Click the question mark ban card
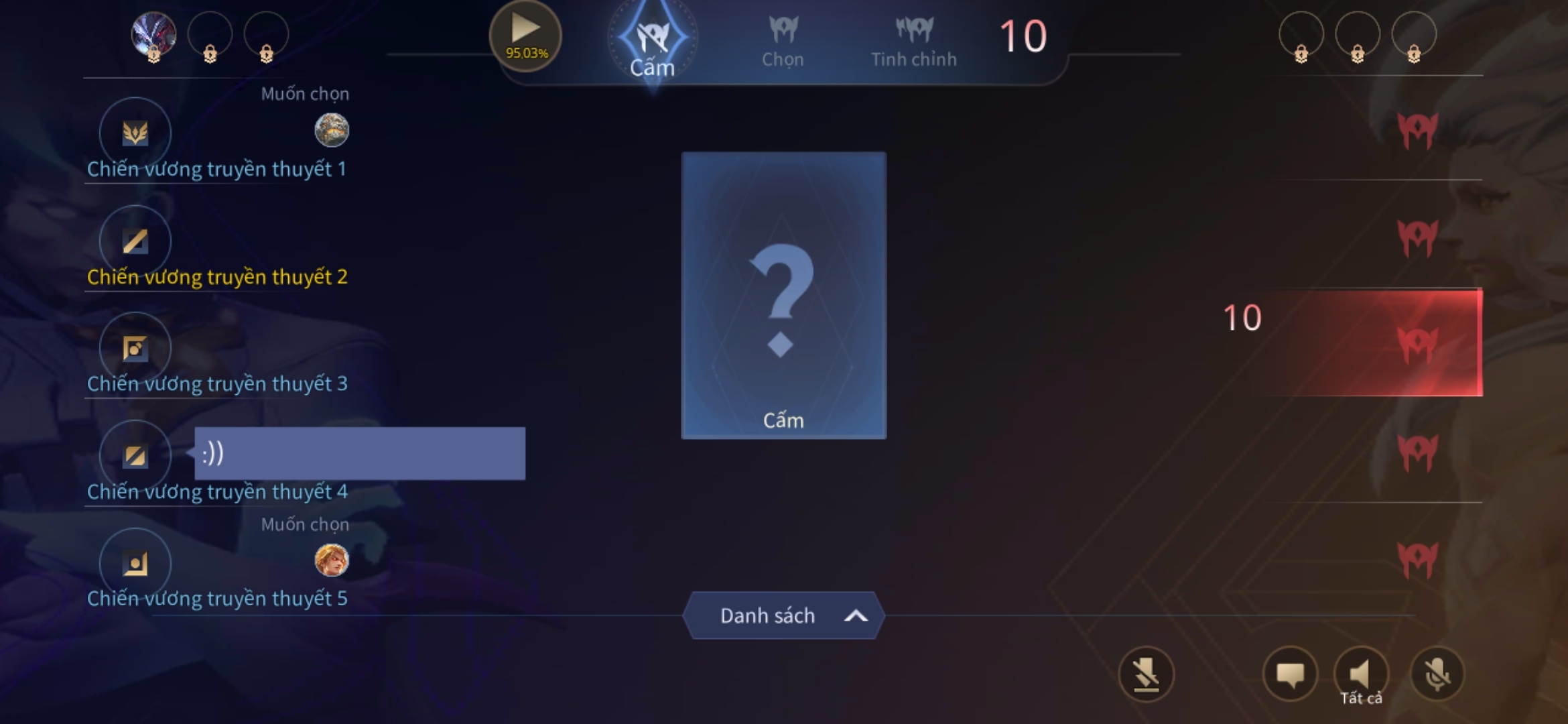This screenshot has height=724, width=1568. (x=783, y=295)
